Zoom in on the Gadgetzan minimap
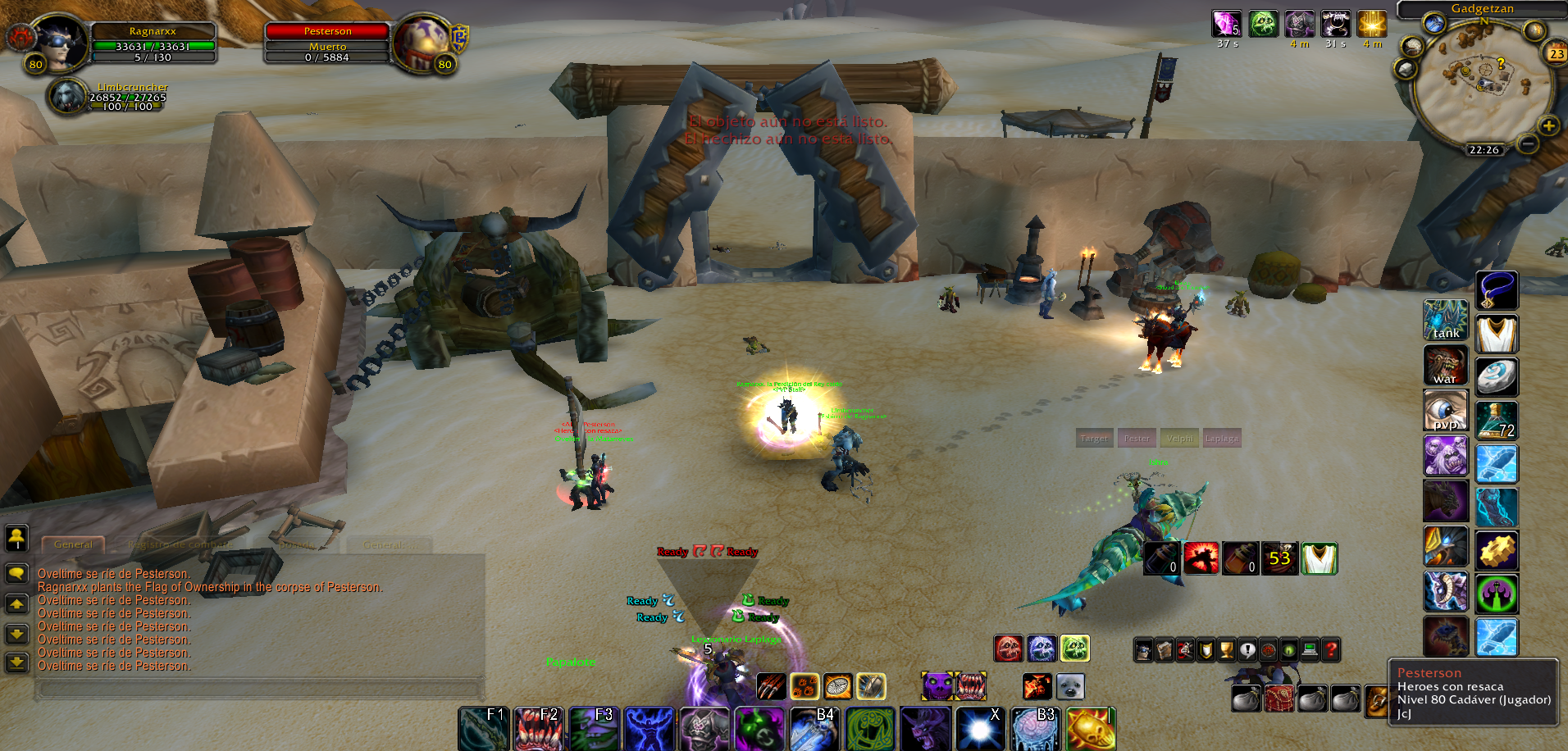Screen dimensions: 1568x751 (x=1548, y=125)
